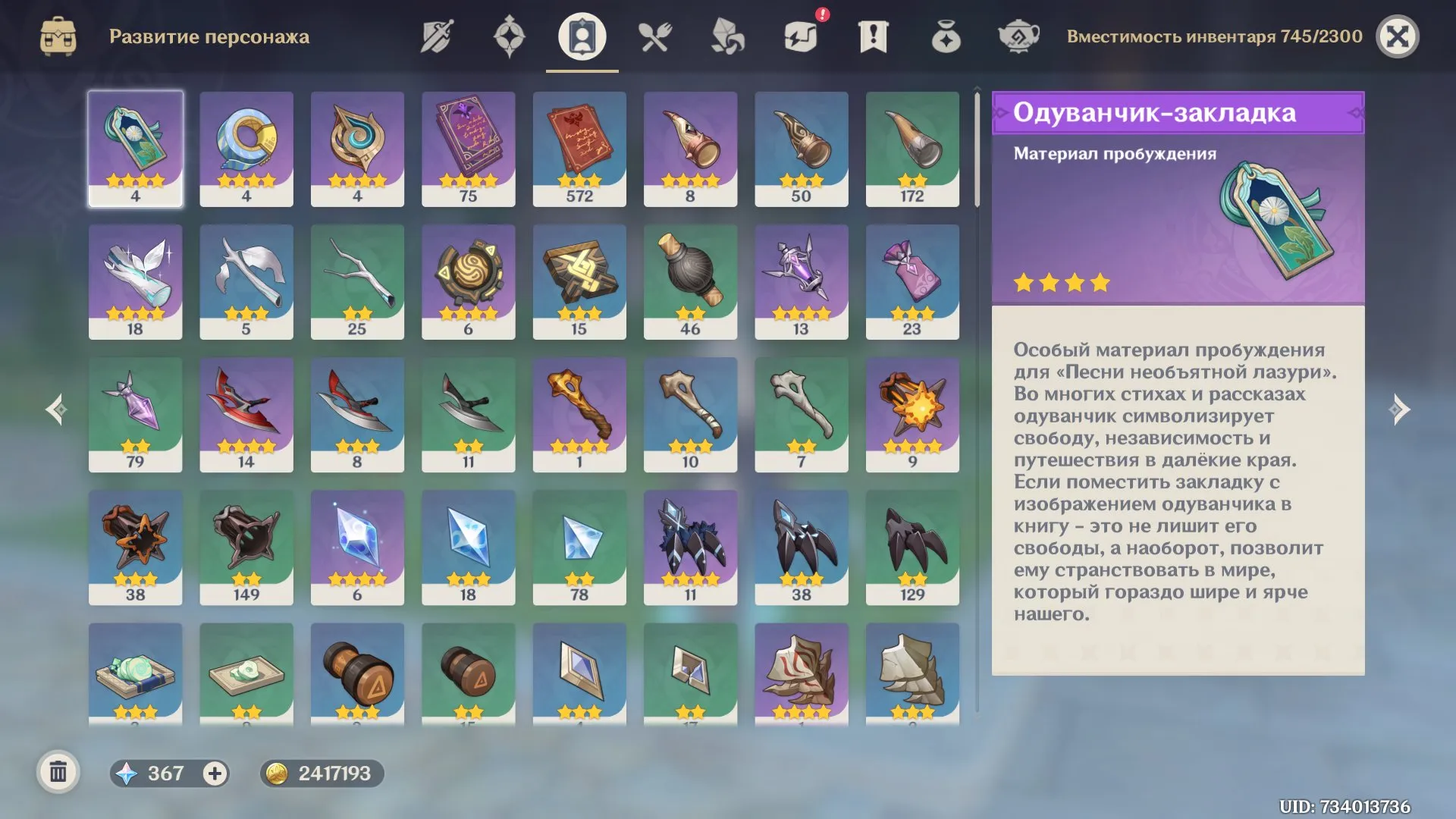Open the artifacts tab
Image resolution: width=1456 pixels, height=819 pixels.
pos(509,36)
